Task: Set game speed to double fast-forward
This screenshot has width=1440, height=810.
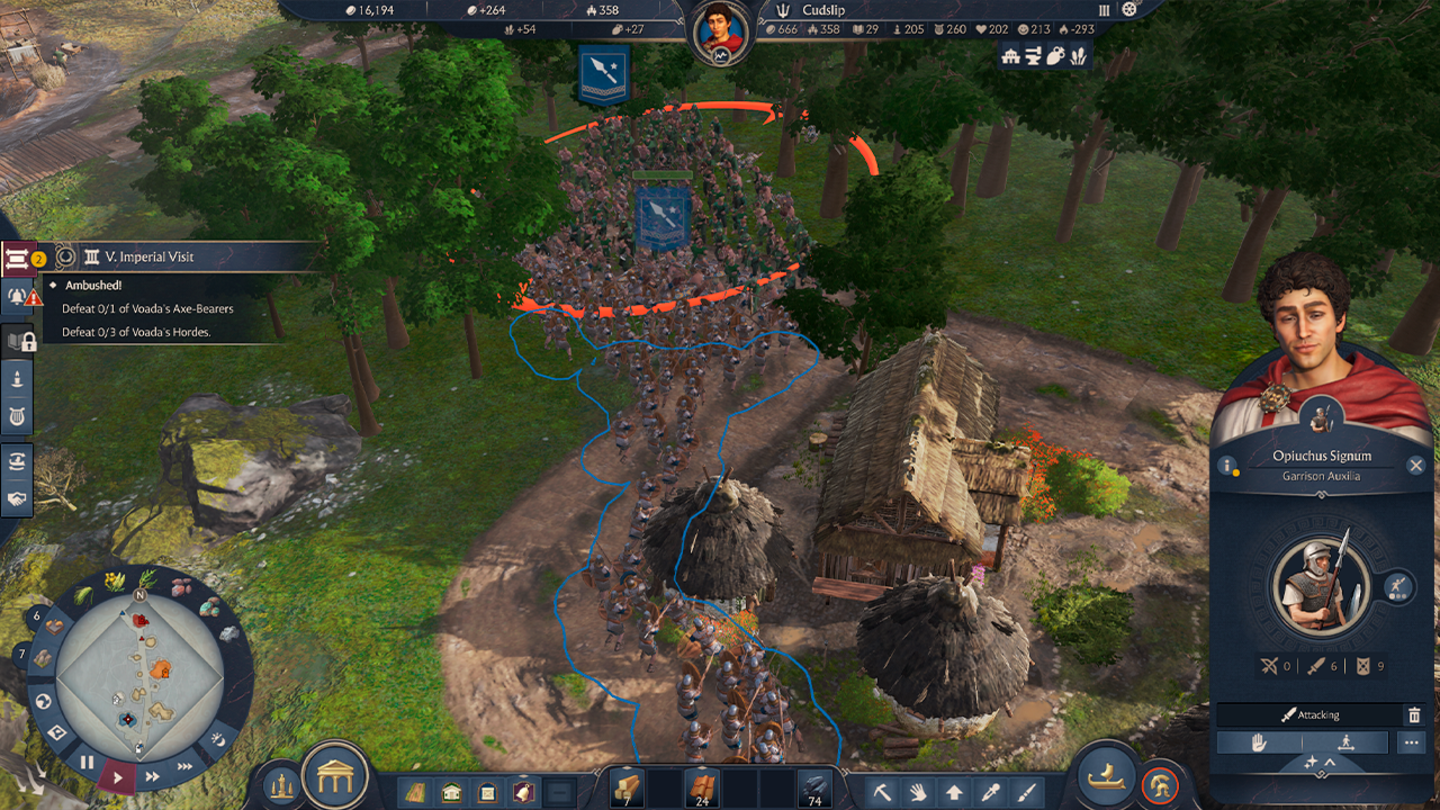Action: point(153,776)
